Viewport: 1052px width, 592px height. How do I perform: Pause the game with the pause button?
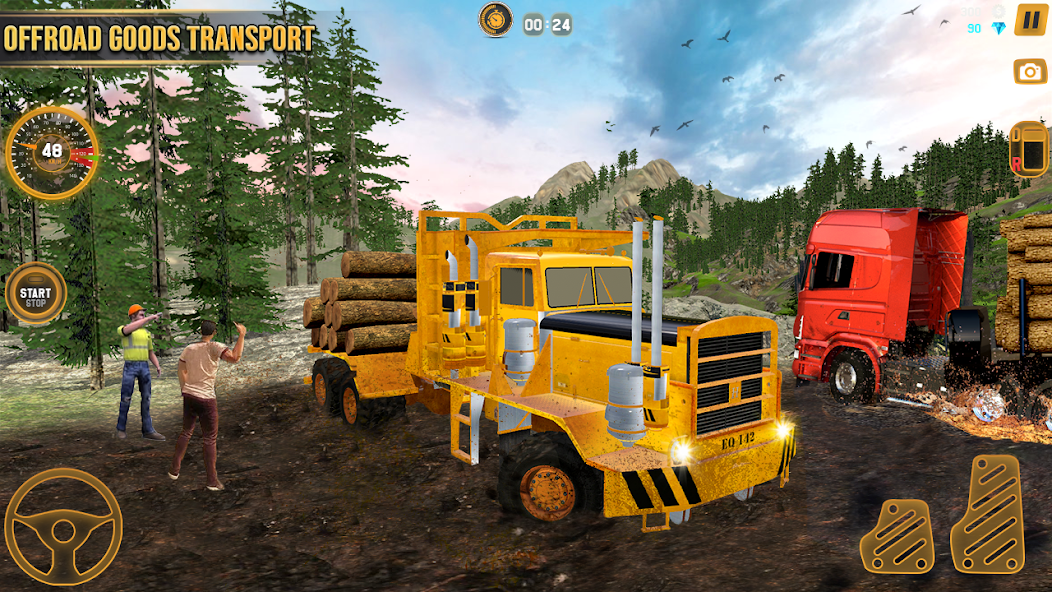point(1030,20)
